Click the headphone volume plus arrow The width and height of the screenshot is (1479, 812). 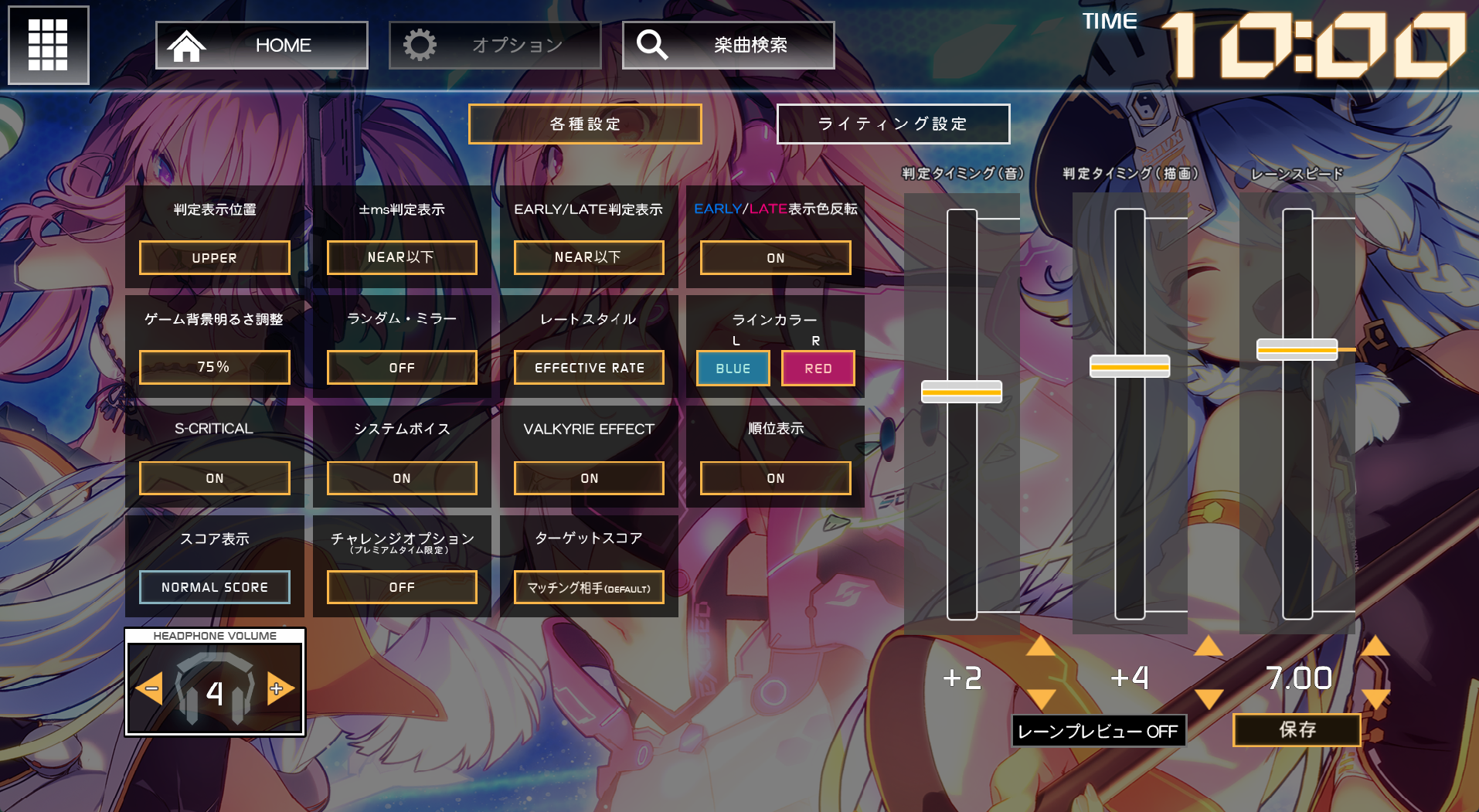pyautogui.click(x=280, y=688)
